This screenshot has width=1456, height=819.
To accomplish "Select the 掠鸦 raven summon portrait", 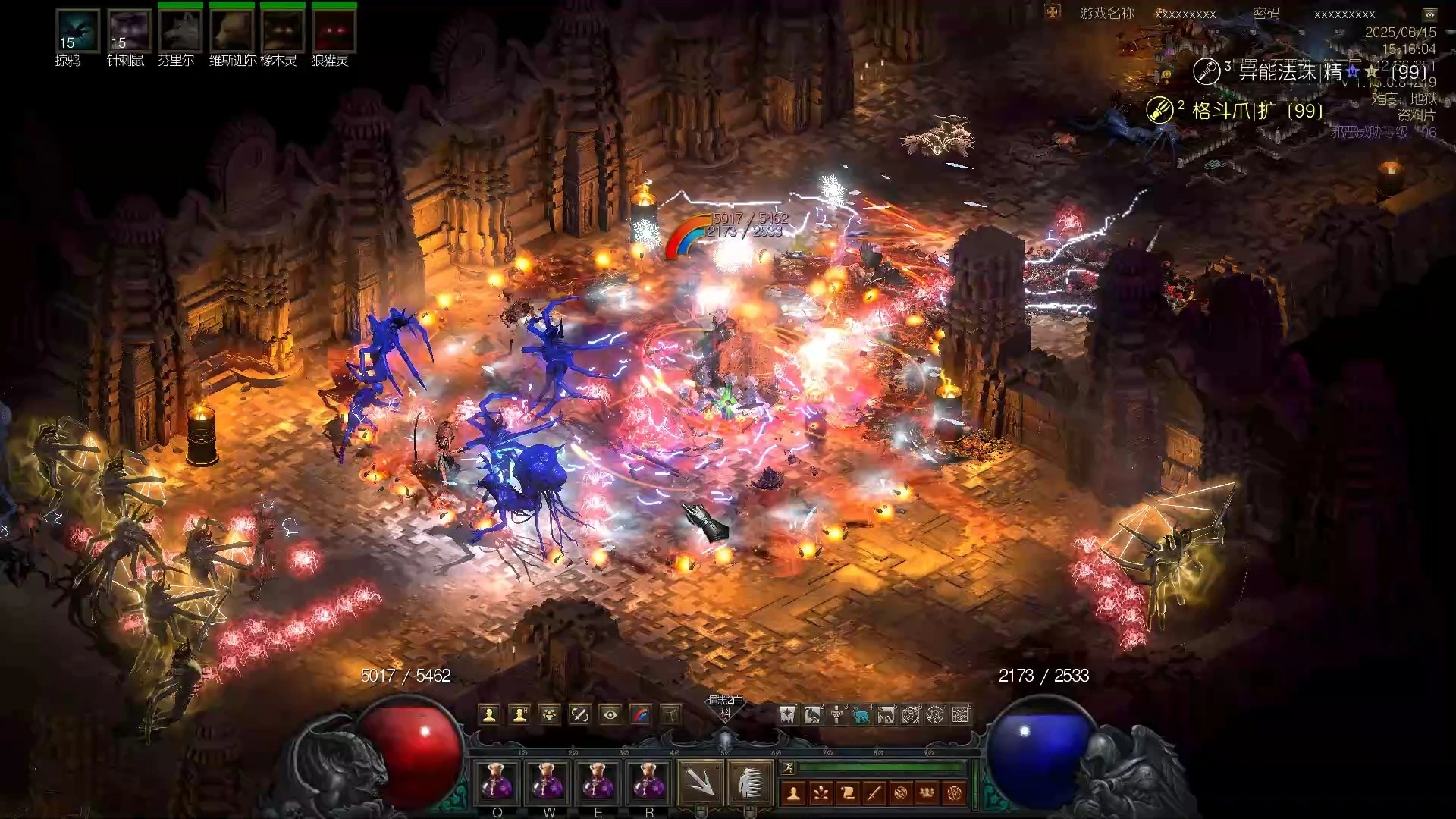I will [77, 31].
